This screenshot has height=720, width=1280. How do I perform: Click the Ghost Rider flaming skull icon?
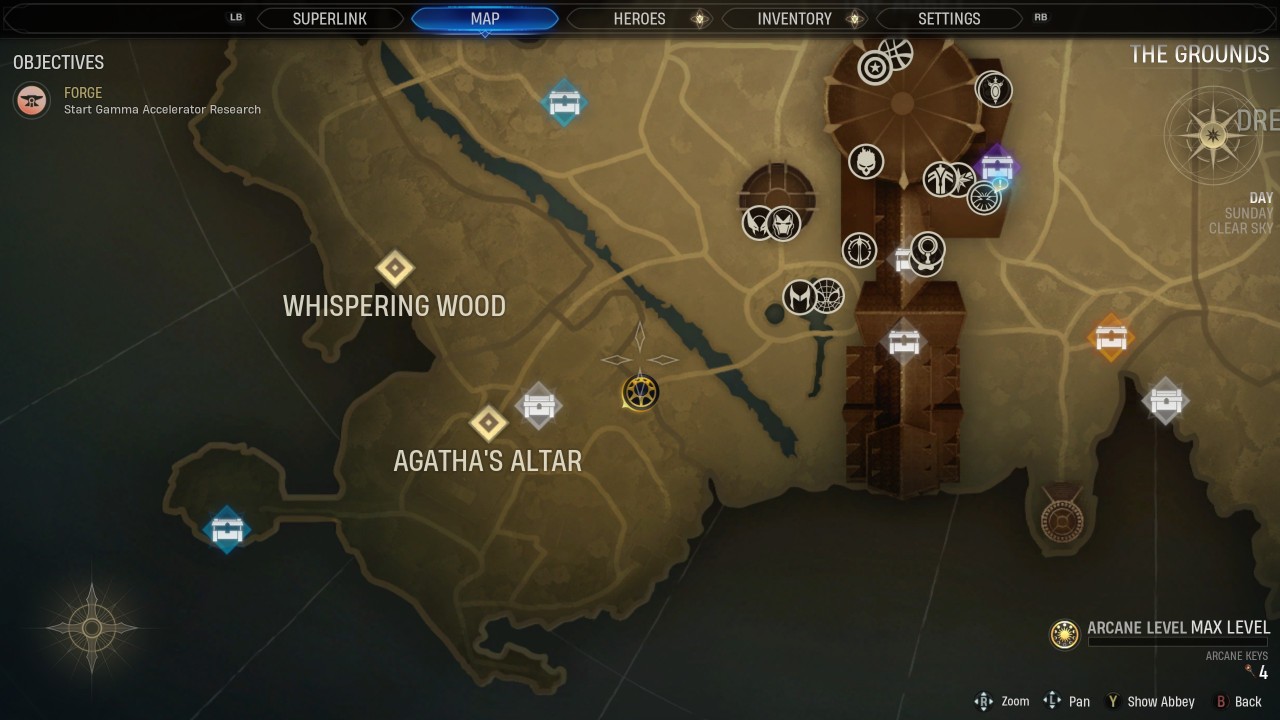click(x=866, y=161)
